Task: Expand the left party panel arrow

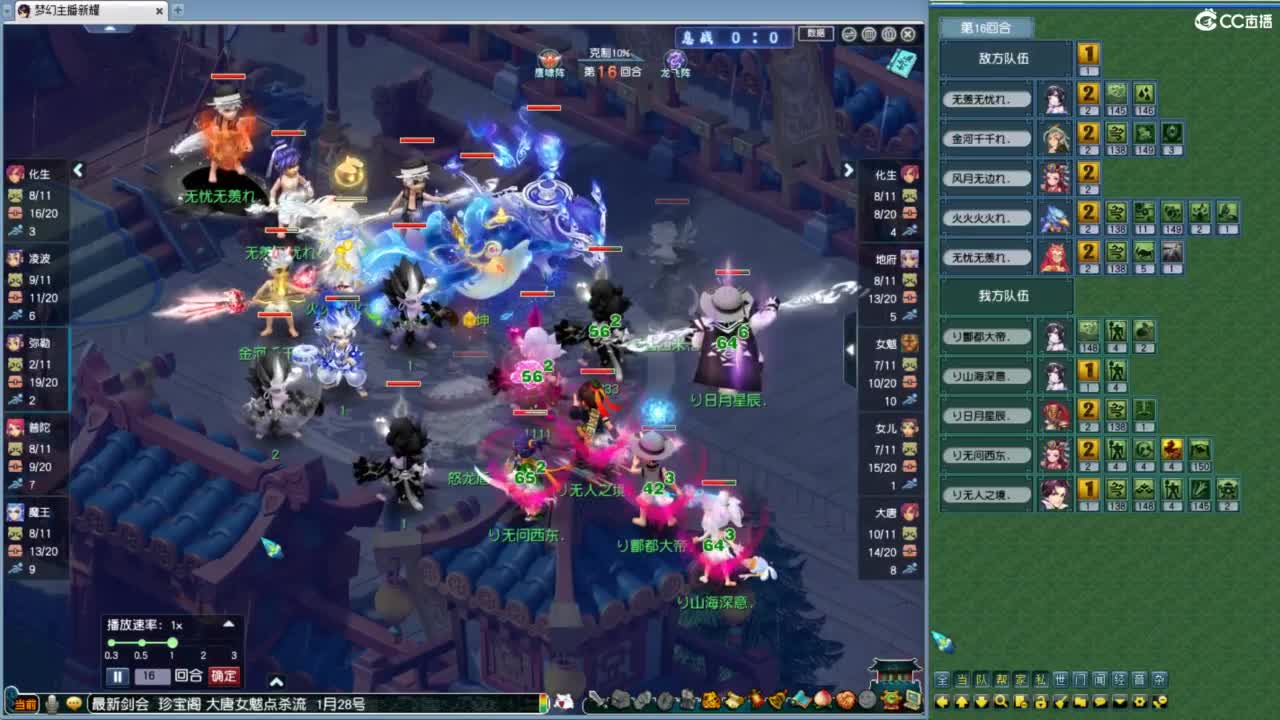Action: tap(80, 170)
